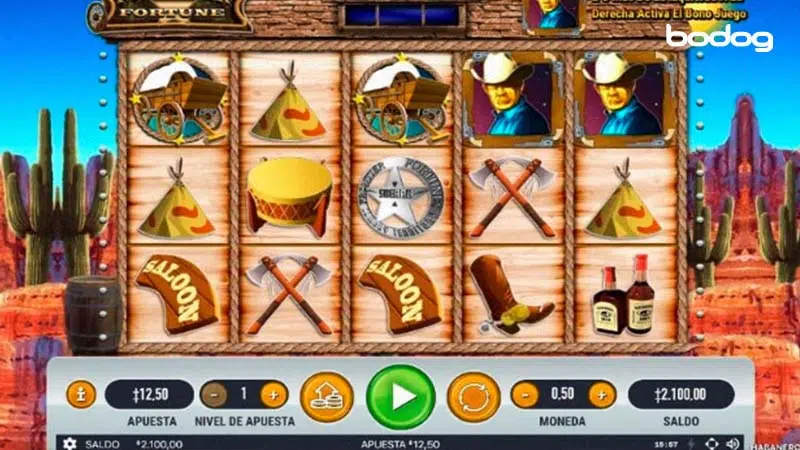The image size is (800, 450).
Task: Activate the orange autoplay circular-arrows button
Action: 472,395
